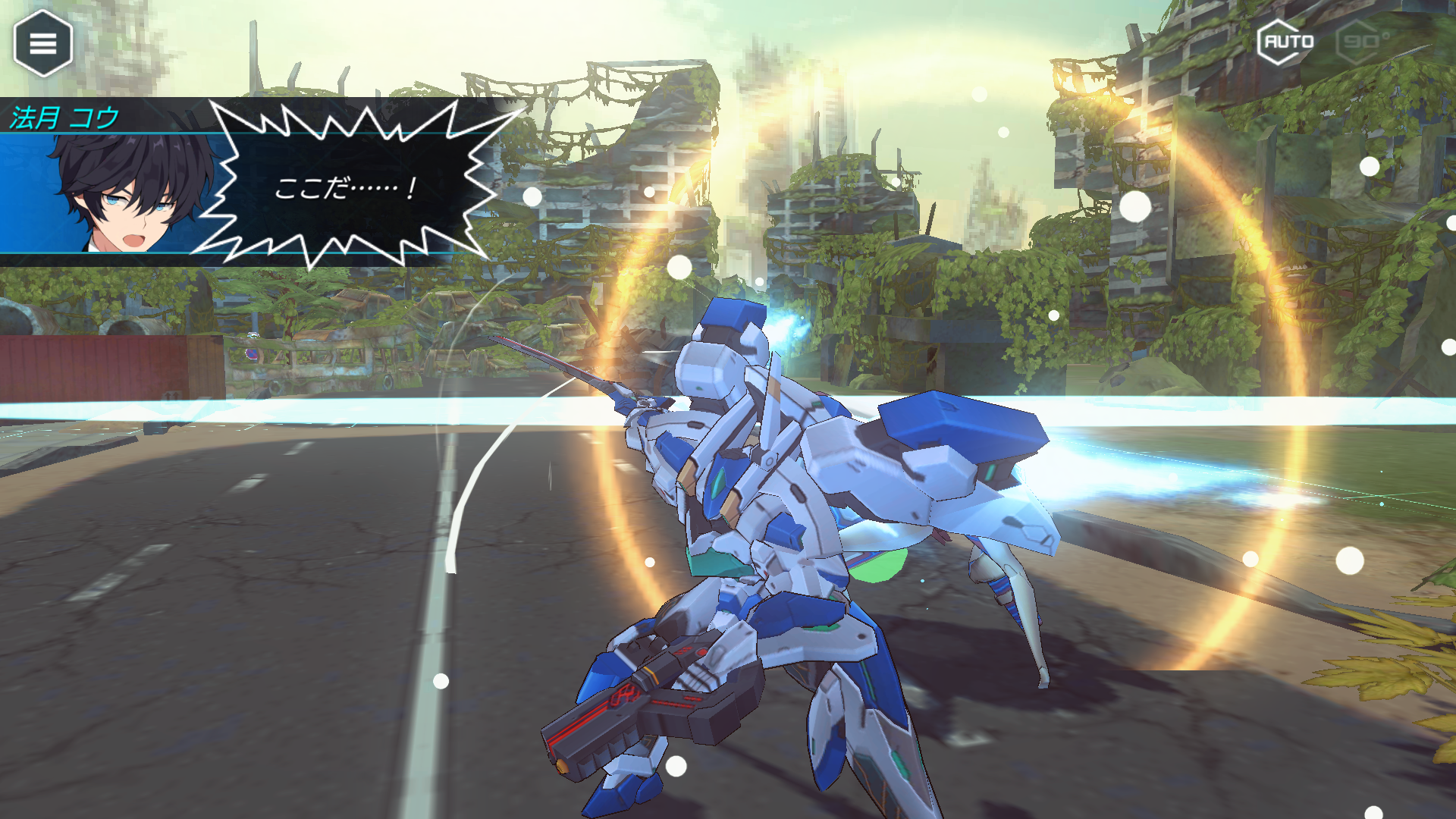This screenshot has width=1456, height=819.
Task: Tap the speech bubble reading ここだ……！
Action: (345, 190)
